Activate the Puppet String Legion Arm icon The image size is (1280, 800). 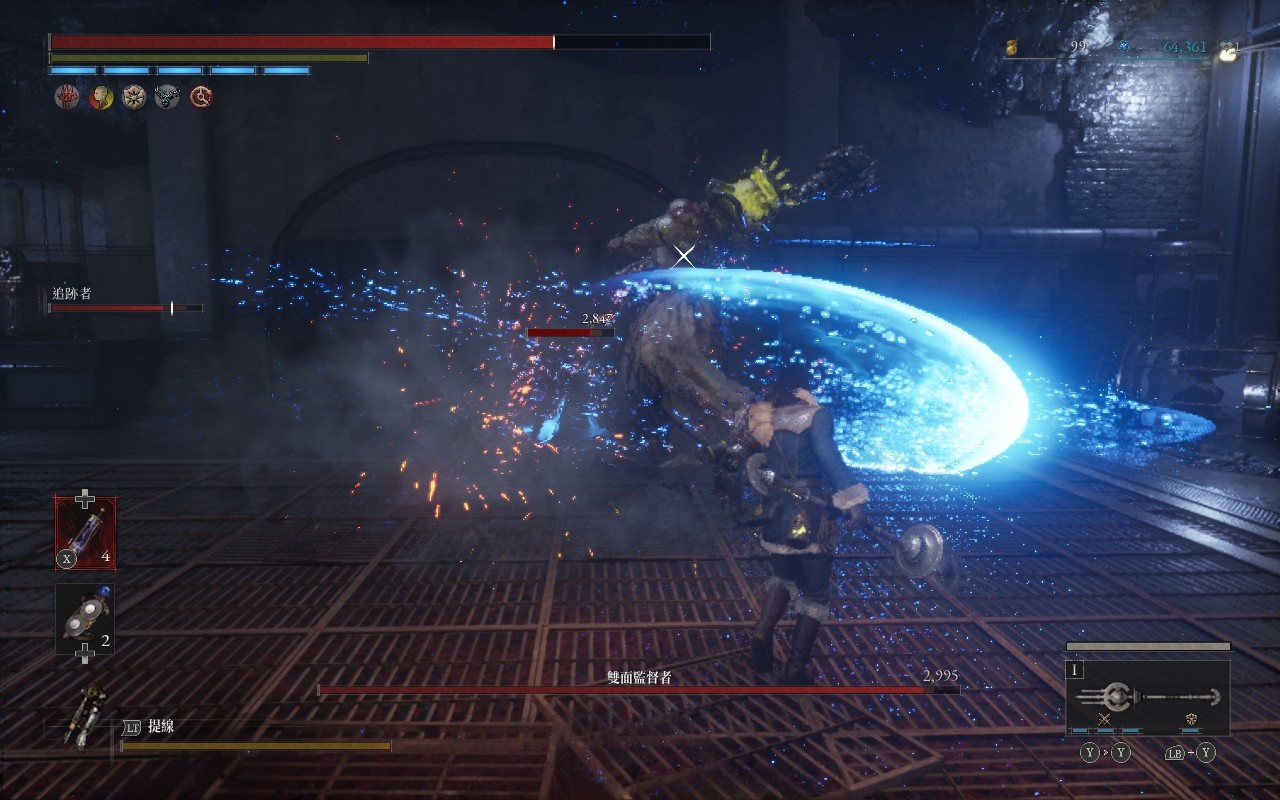click(x=82, y=716)
